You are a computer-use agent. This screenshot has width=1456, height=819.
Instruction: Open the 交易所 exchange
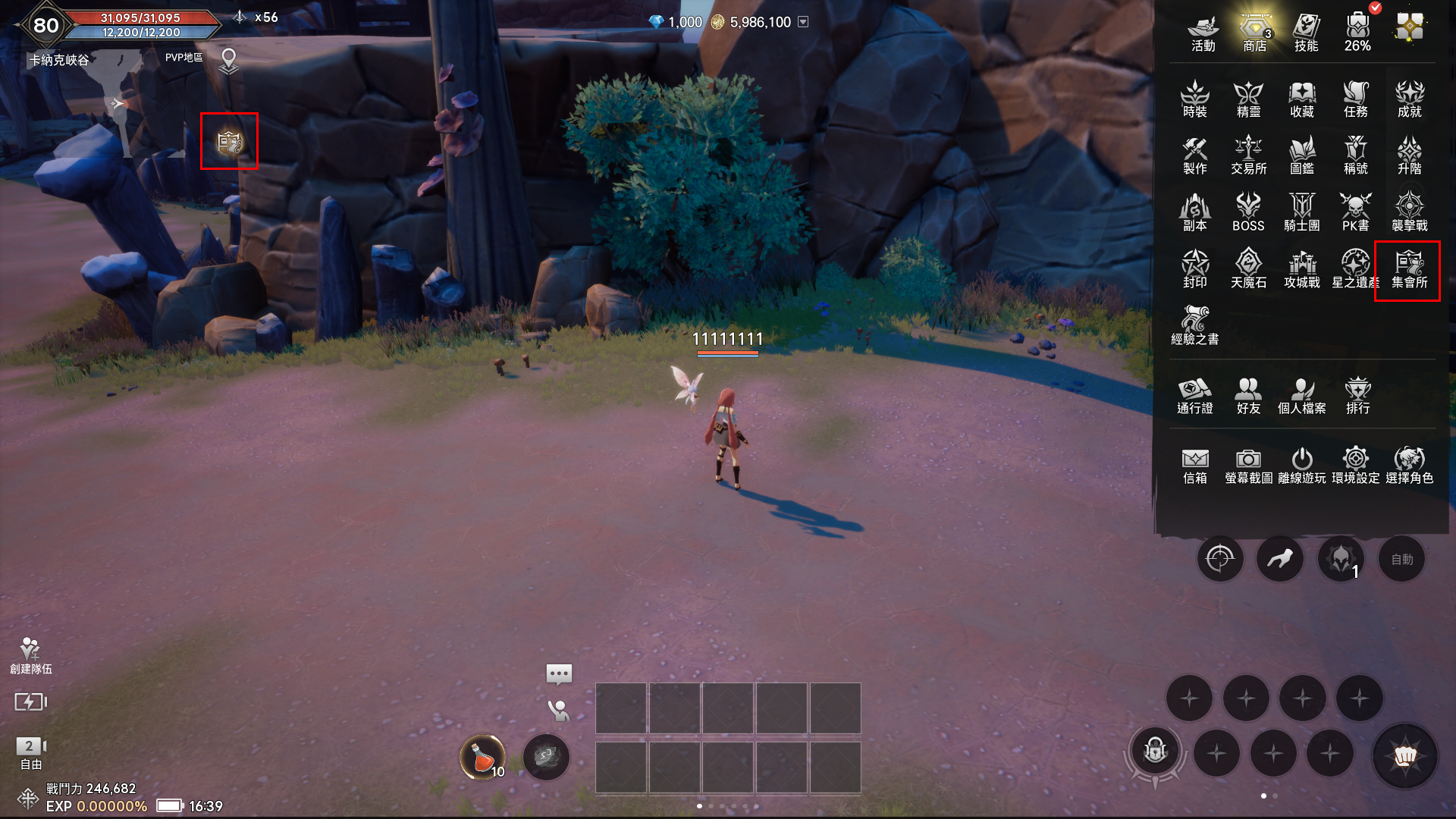1248,155
